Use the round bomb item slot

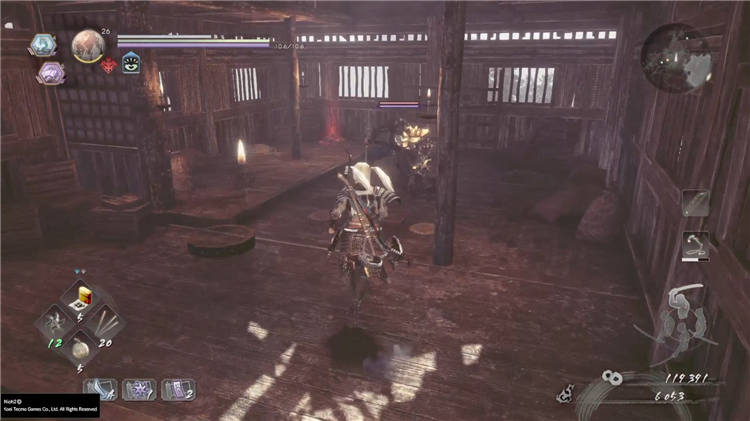click(x=79, y=347)
